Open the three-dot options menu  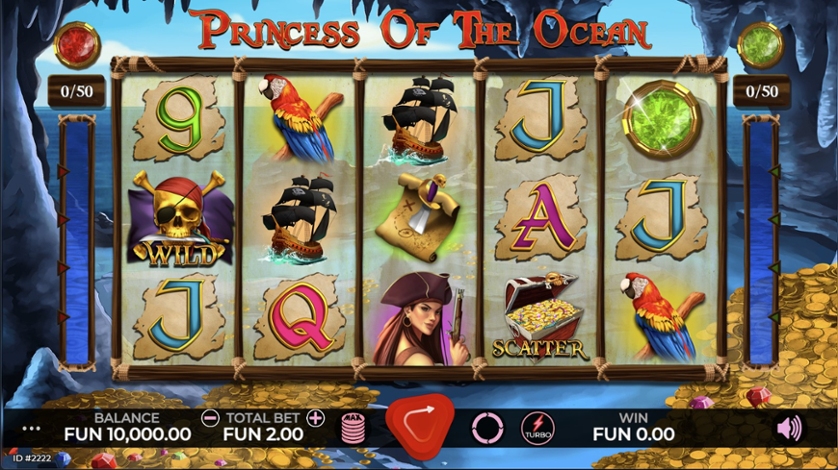[x=31, y=429]
